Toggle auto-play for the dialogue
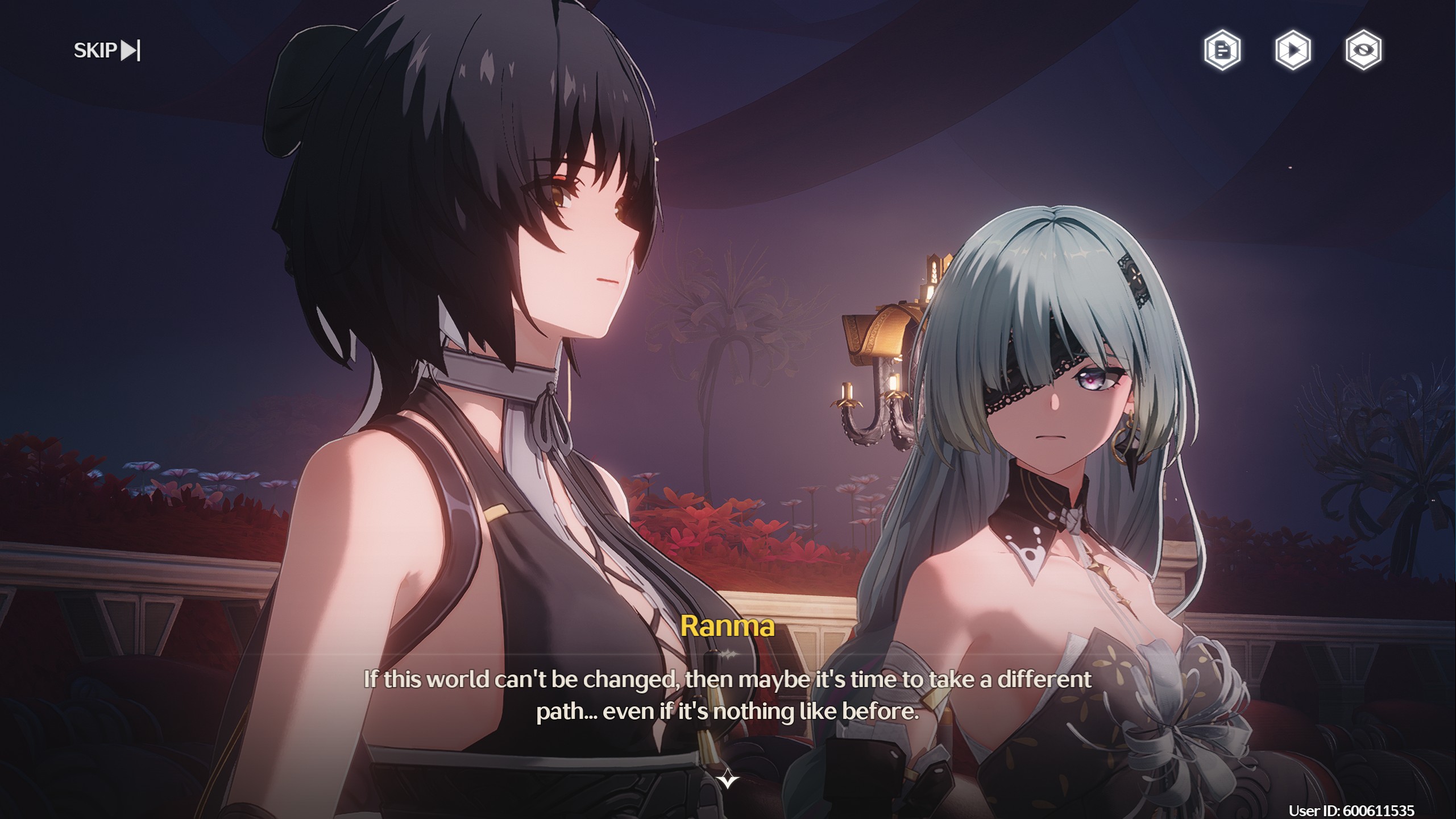Viewport: 1456px width, 819px height. click(1293, 51)
